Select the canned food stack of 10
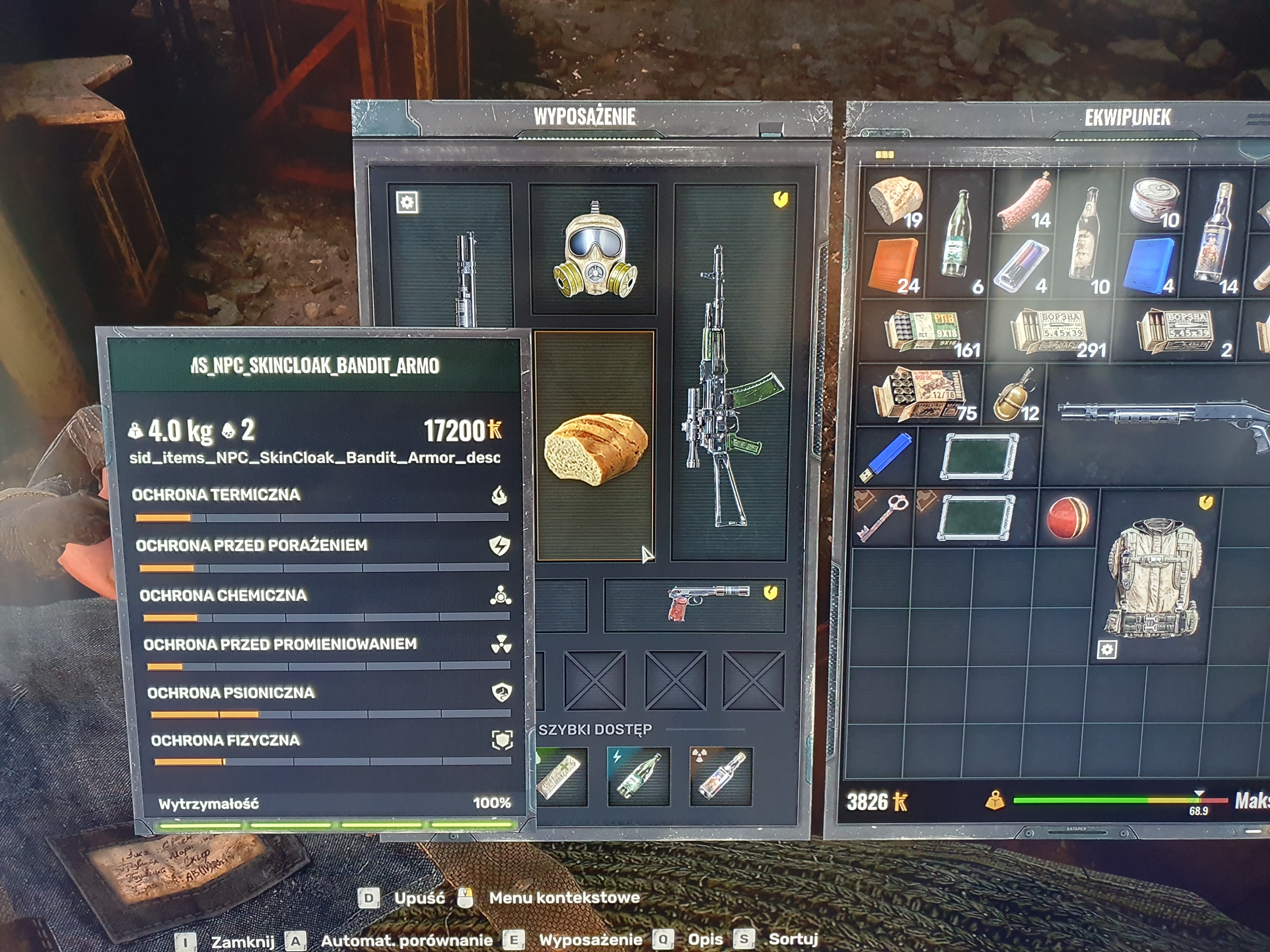The image size is (1270, 952). [1154, 201]
